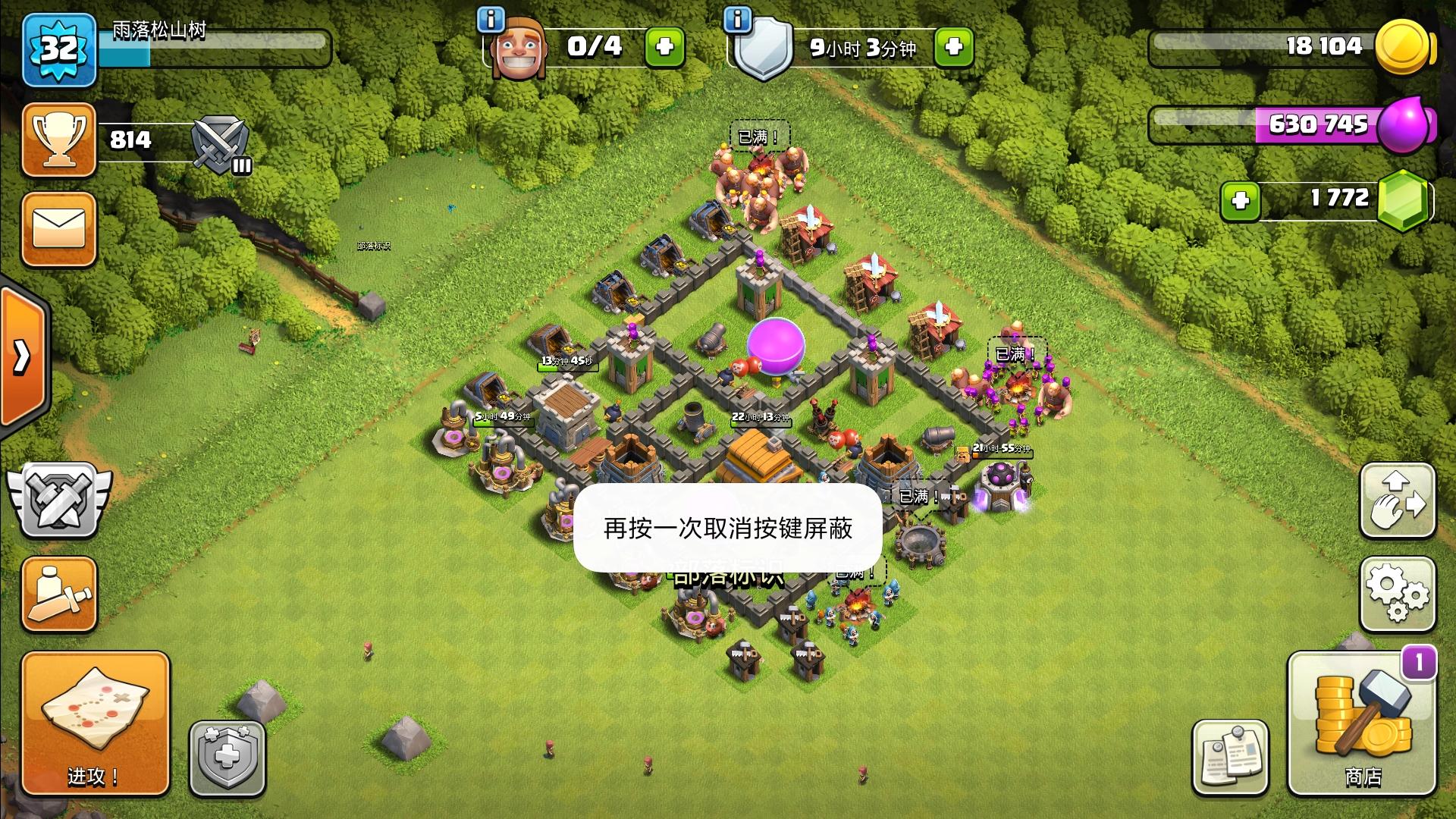Select the builder sword icon

[x=58, y=595]
